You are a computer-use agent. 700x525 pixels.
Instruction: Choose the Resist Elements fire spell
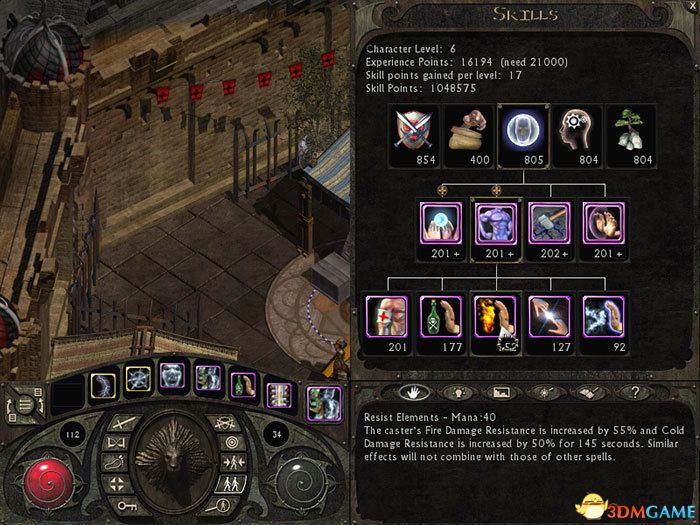coord(495,318)
